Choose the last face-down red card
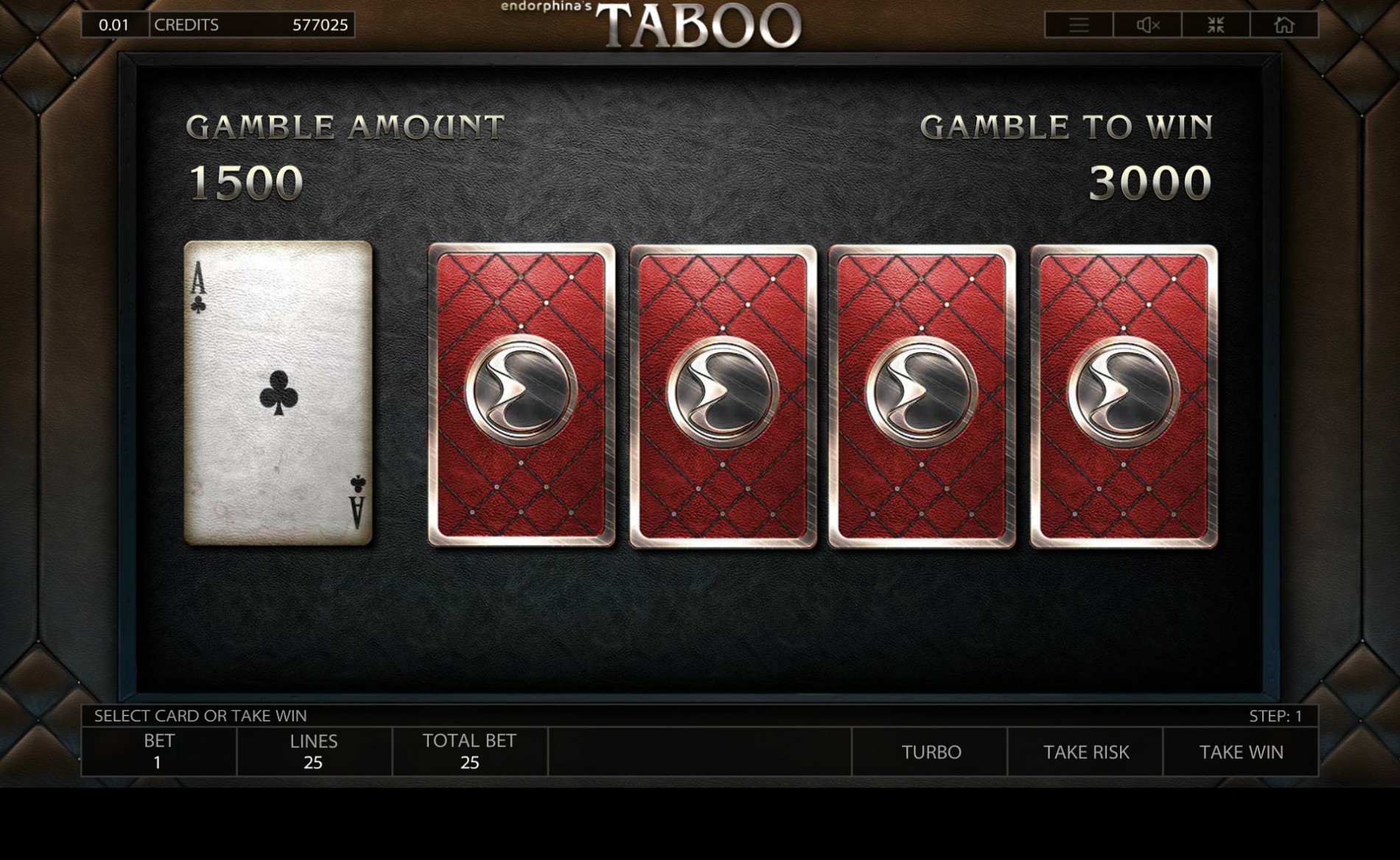Viewport: 1400px width, 860px height. click(x=1124, y=396)
